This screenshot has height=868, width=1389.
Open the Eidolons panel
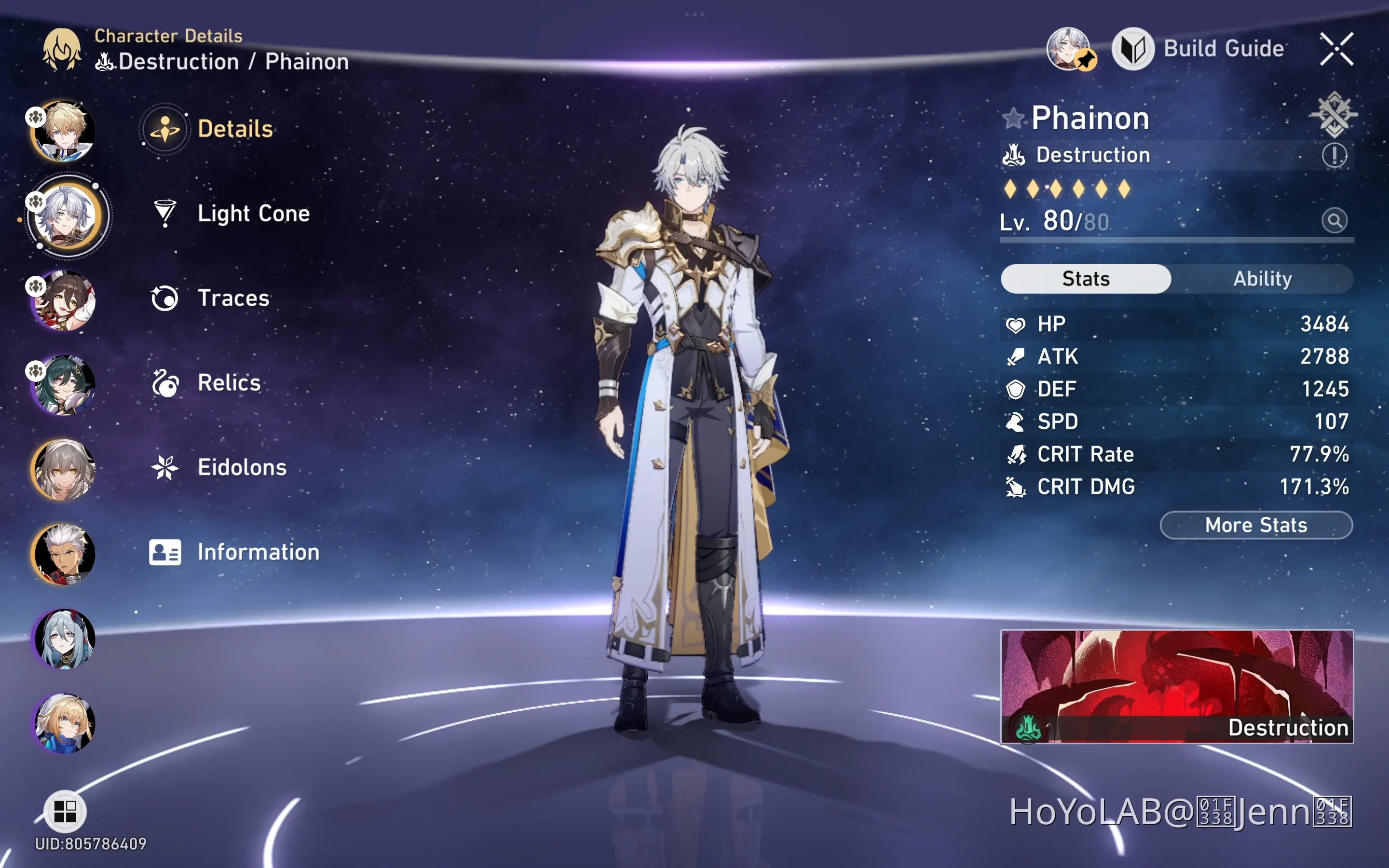click(x=242, y=467)
